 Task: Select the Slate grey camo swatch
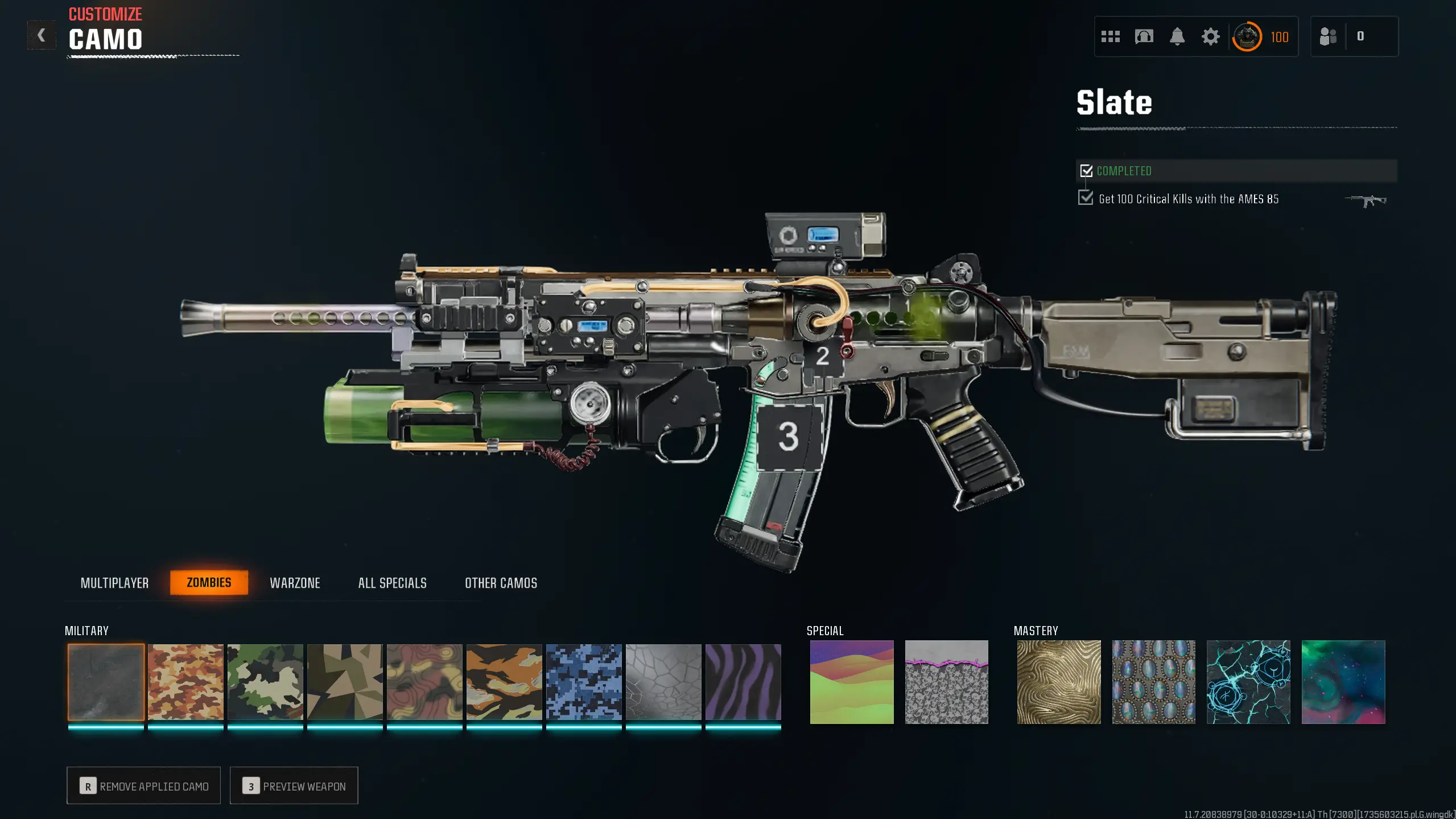coord(106,682)
